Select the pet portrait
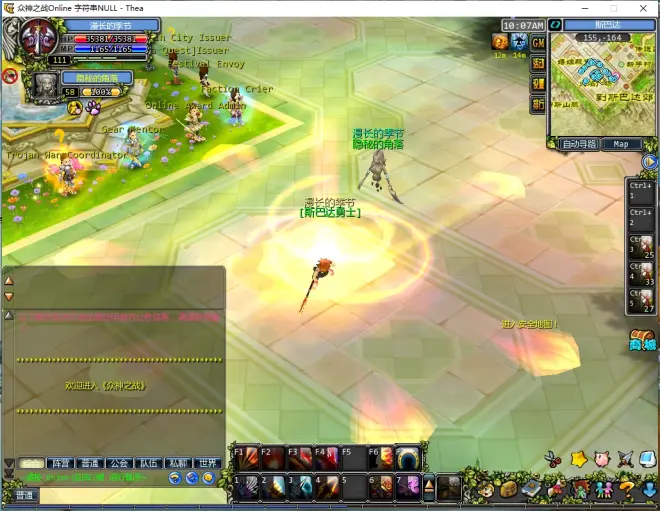660x511 pixels. click(47, 87)
